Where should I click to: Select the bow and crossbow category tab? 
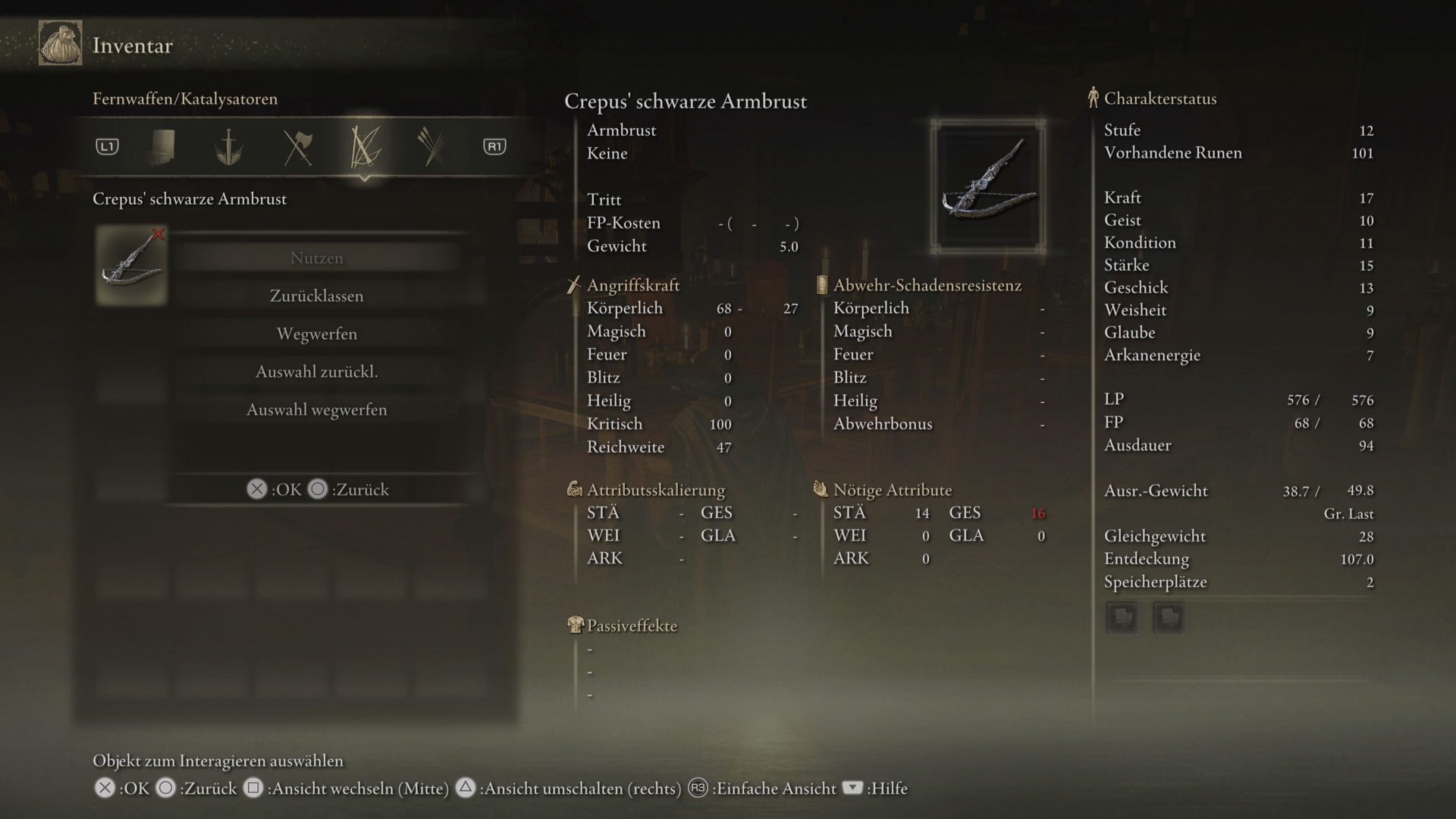tap(365, 147)
